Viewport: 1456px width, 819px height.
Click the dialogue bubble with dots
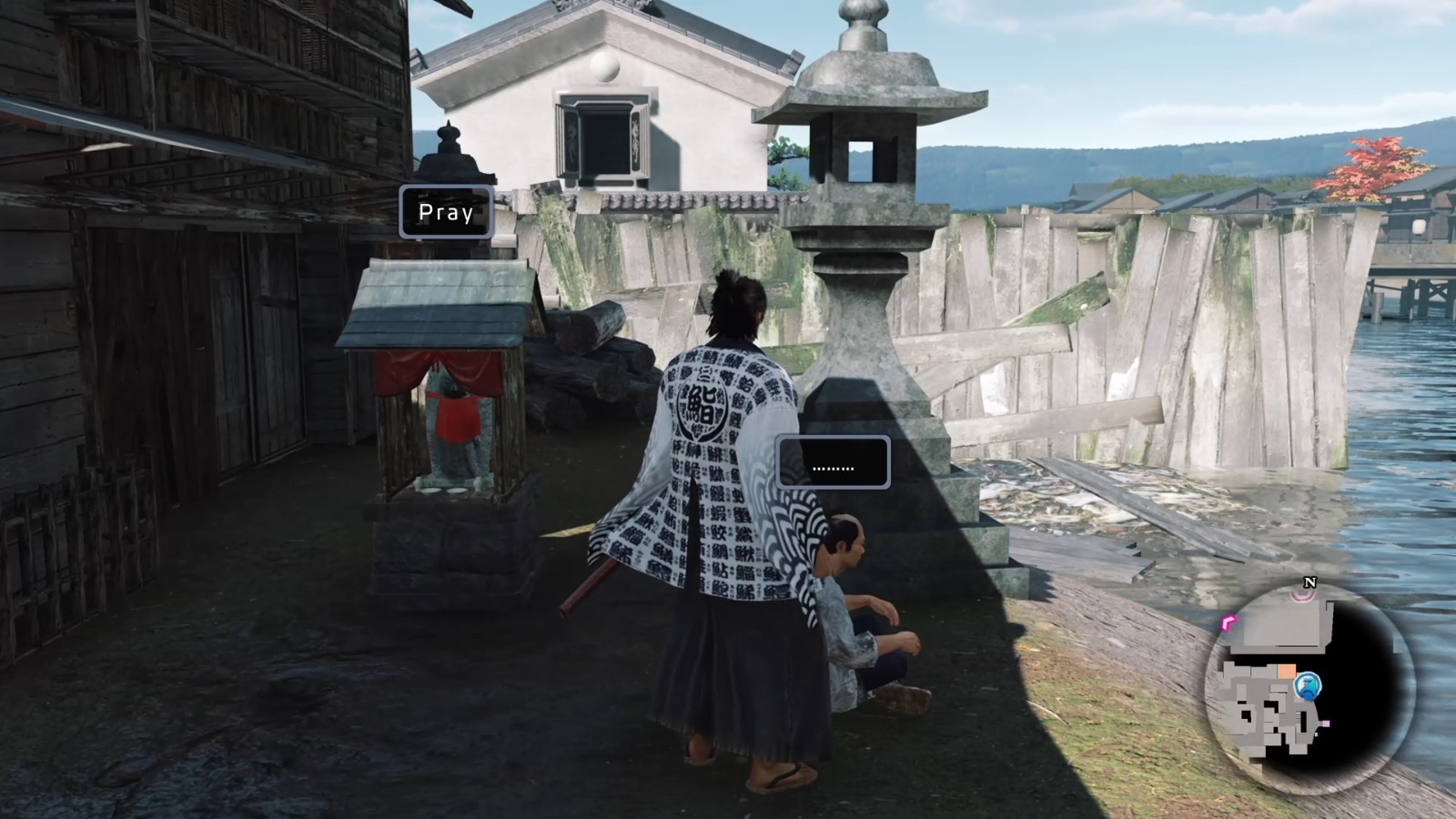pos(834,462)
